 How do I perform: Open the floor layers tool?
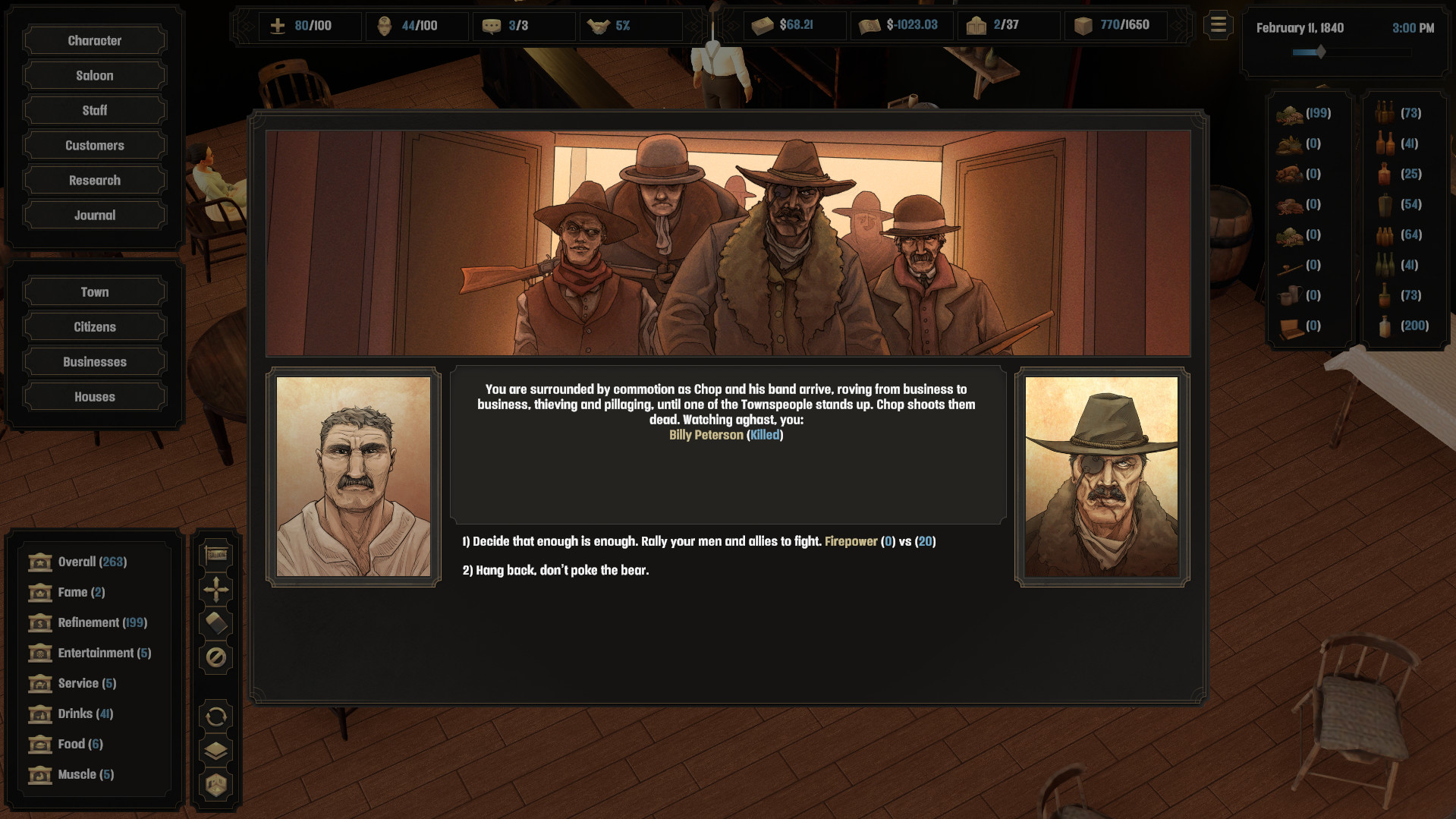tap(215, 751)
